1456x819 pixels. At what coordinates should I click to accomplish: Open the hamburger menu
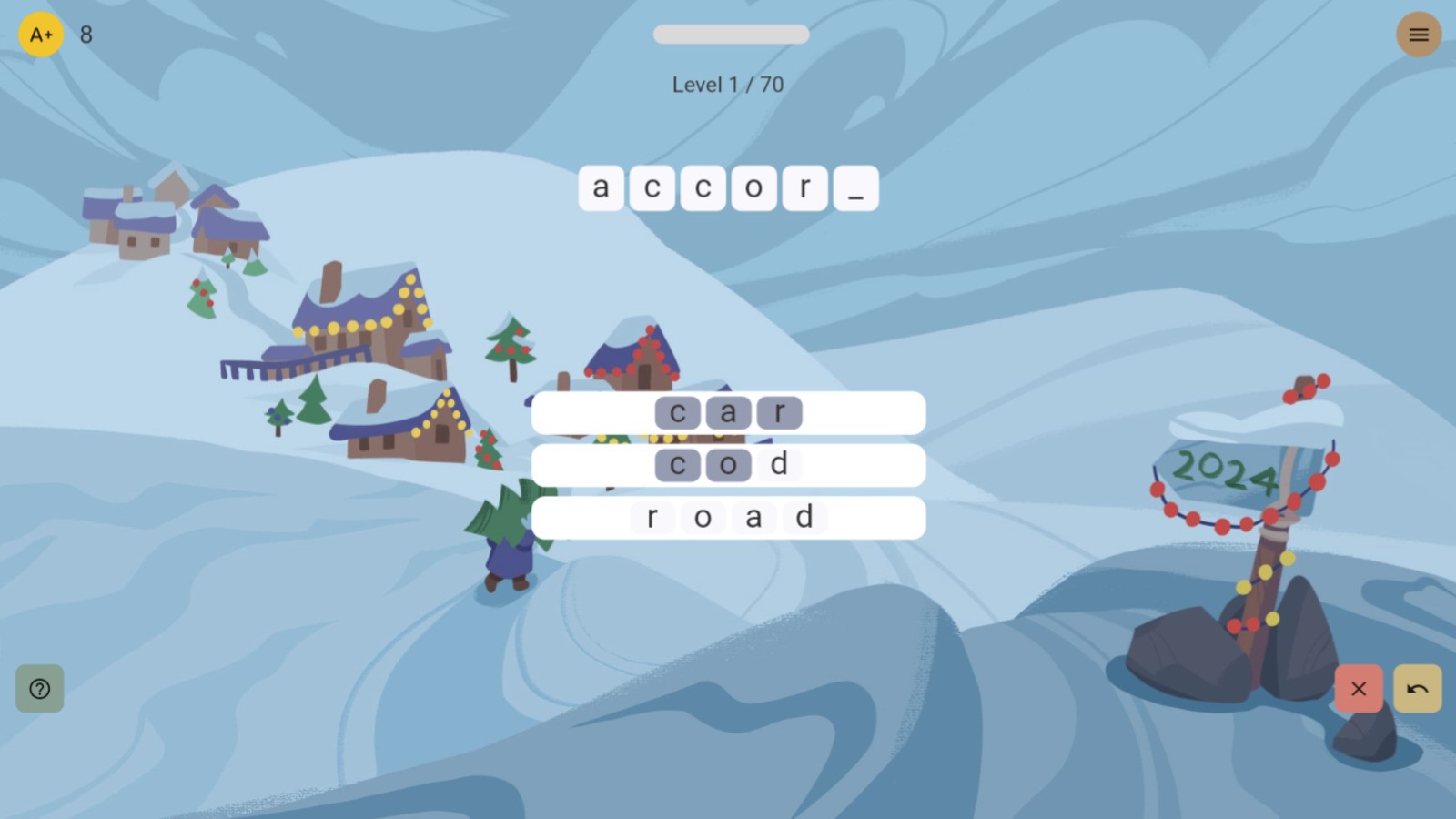coord(1418,35)
